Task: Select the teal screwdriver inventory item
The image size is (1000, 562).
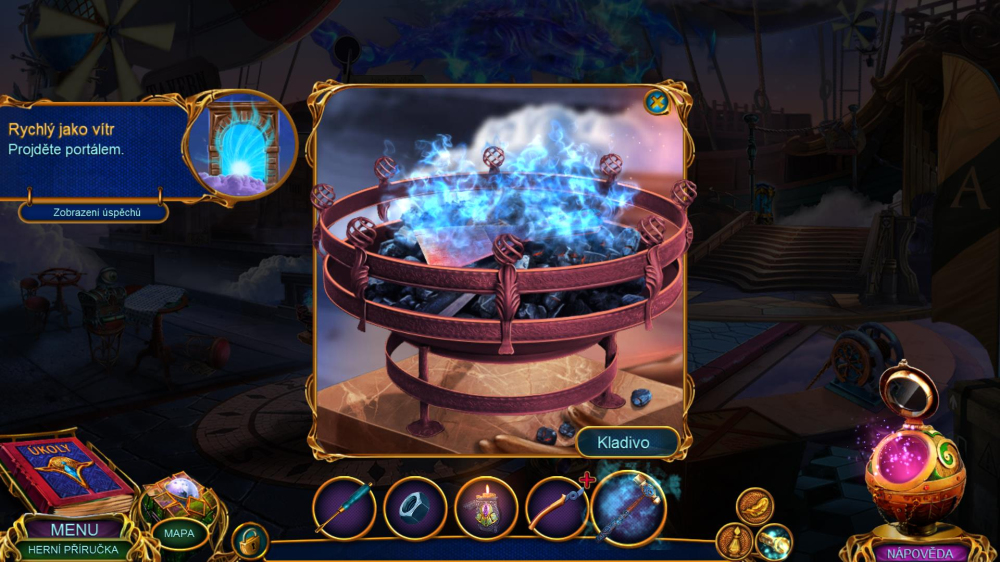Action: point(345,507)
